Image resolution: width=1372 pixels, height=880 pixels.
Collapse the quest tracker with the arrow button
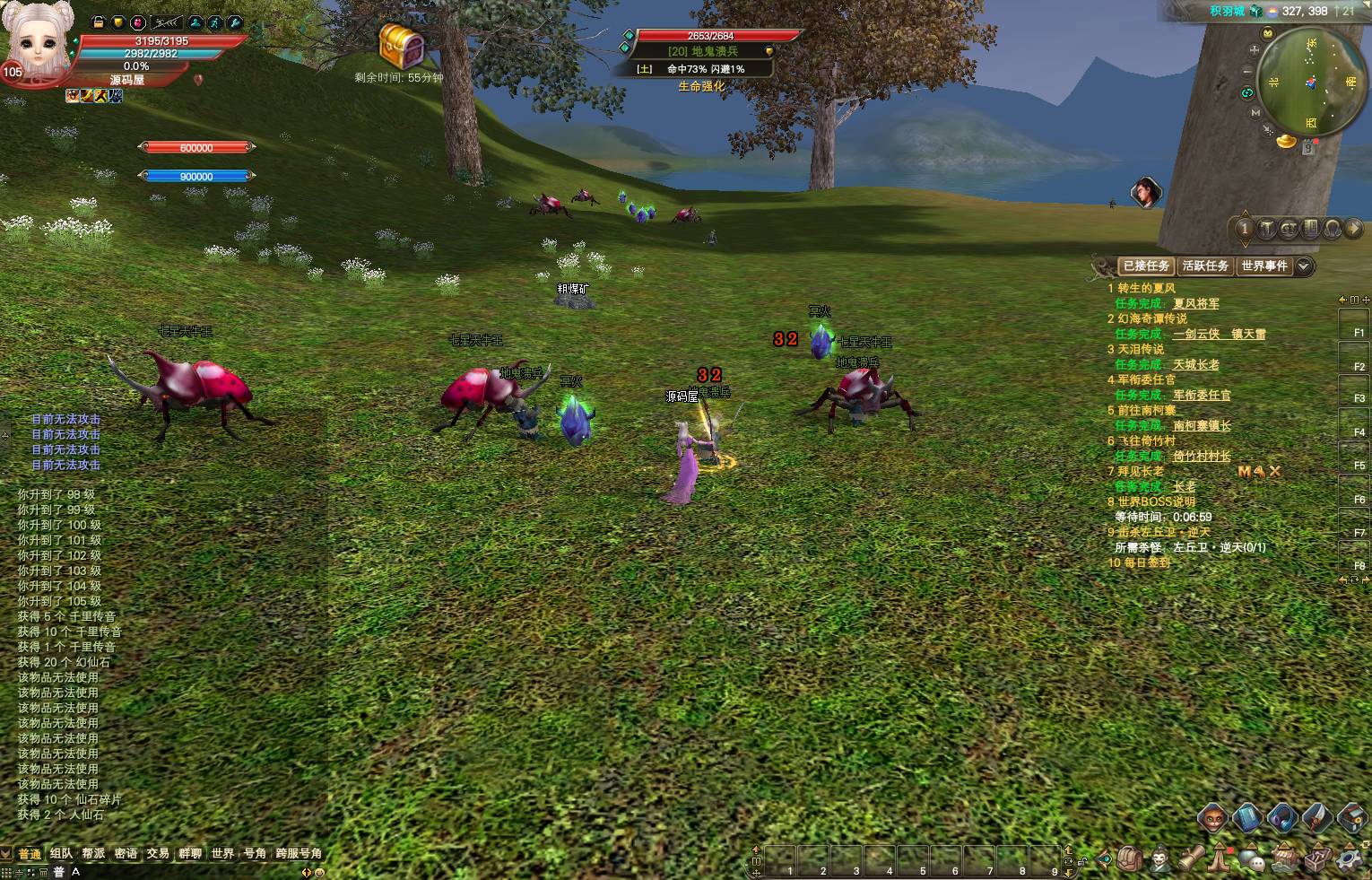[x=1304, y=266]
